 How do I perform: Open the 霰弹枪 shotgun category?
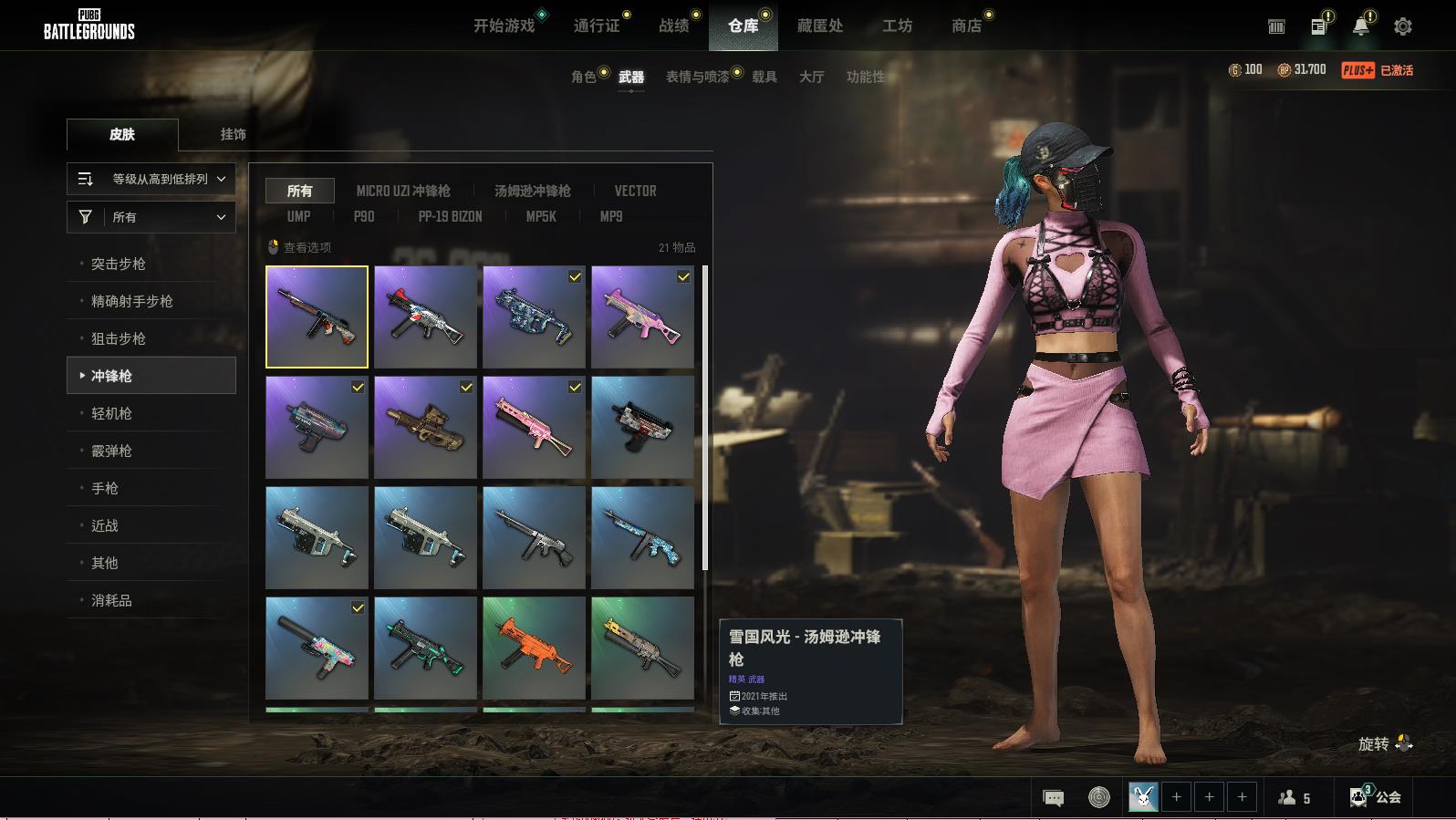pyautogui.click(x=111, y=451)
